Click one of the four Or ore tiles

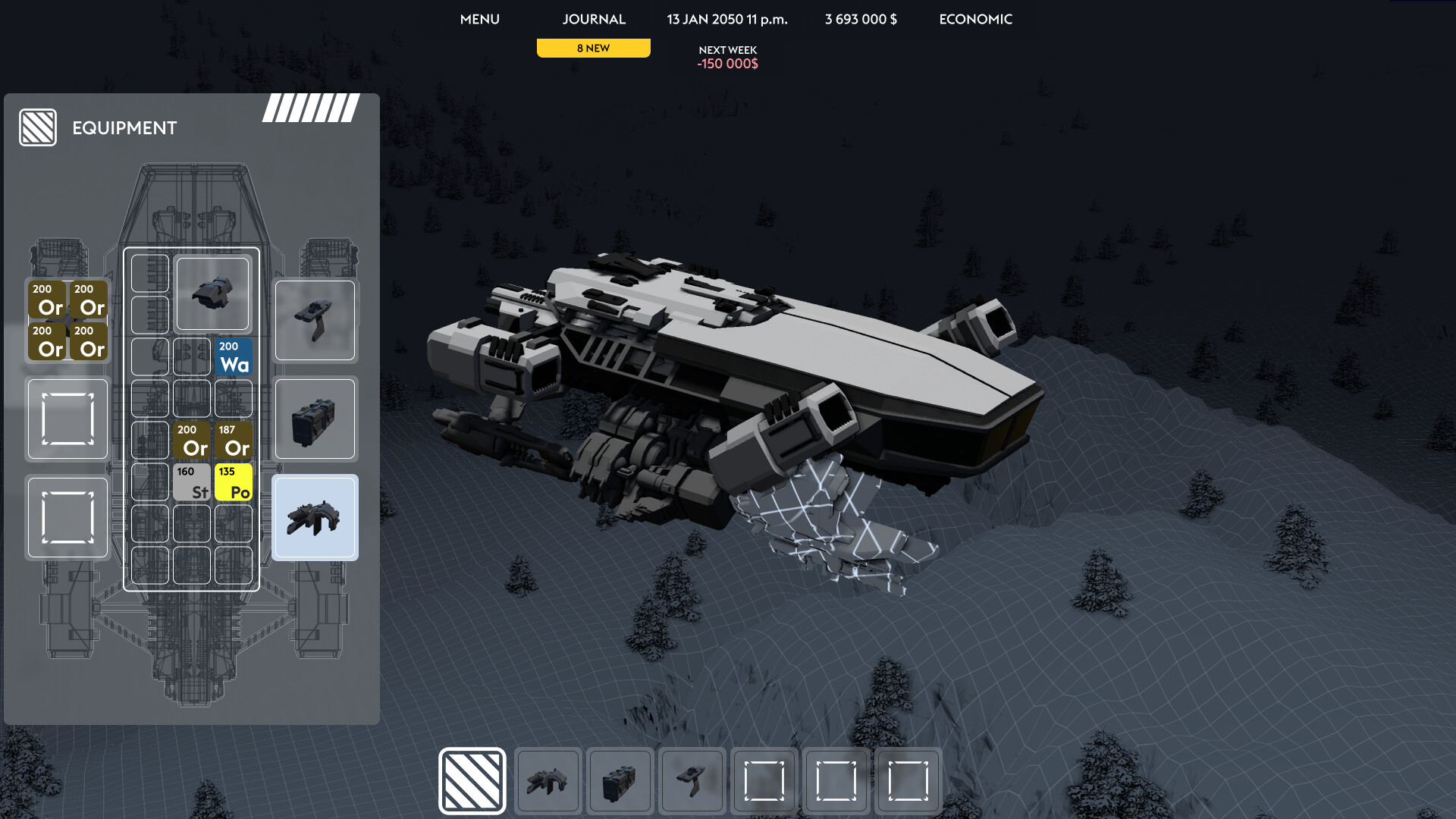point(47,299)
